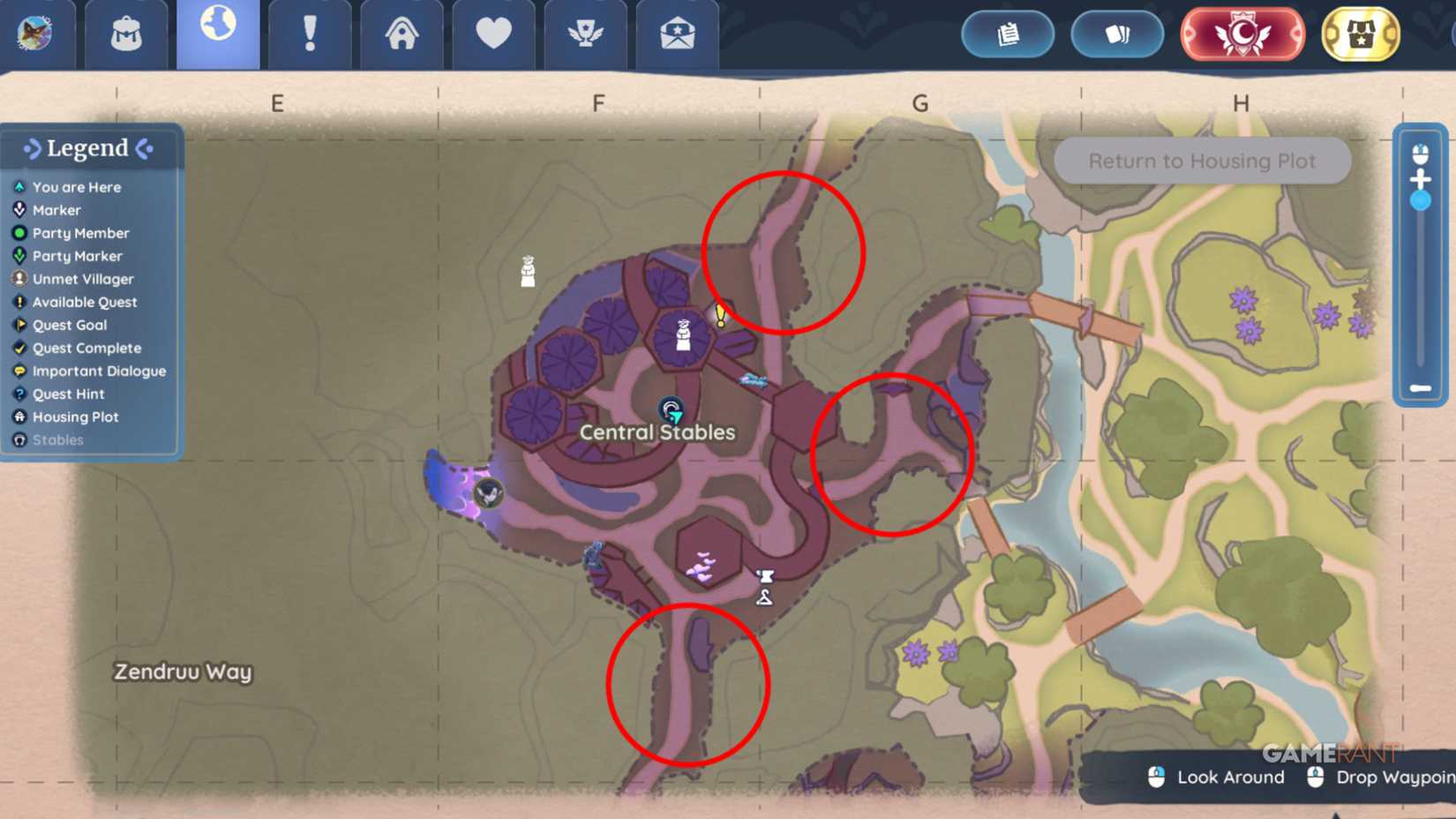This screenshot has width=1456, height=819.
Task: Select the Central Stables stables icon
Action: [672, 410]
